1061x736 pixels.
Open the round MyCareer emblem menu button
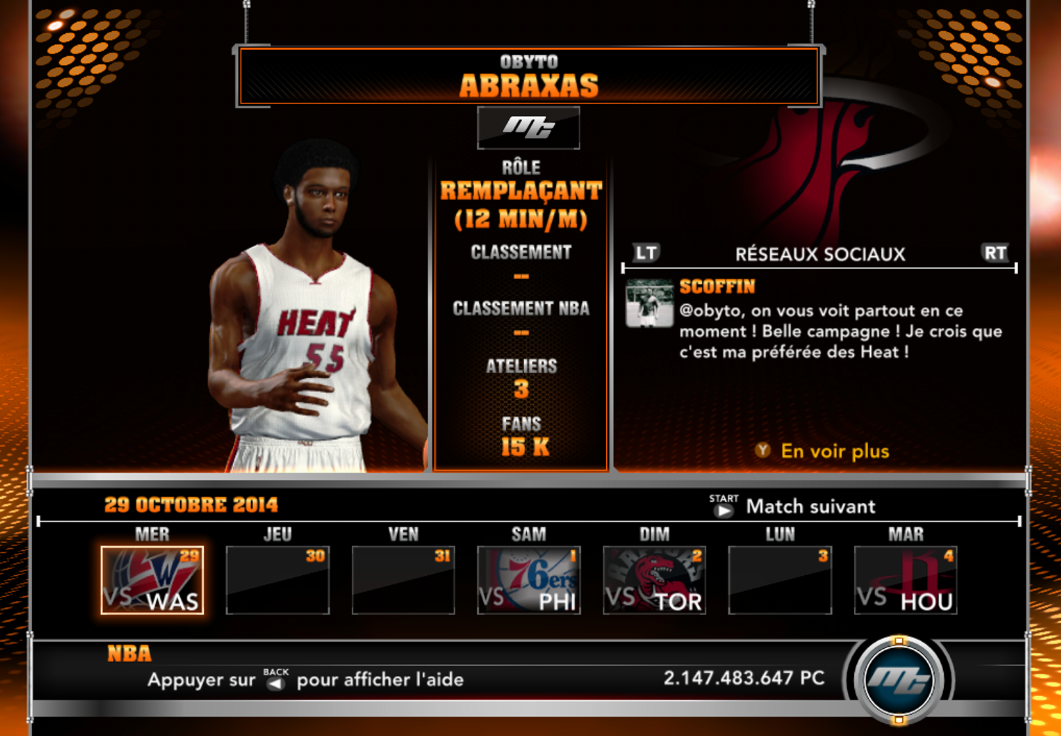[x=897, y=681]
